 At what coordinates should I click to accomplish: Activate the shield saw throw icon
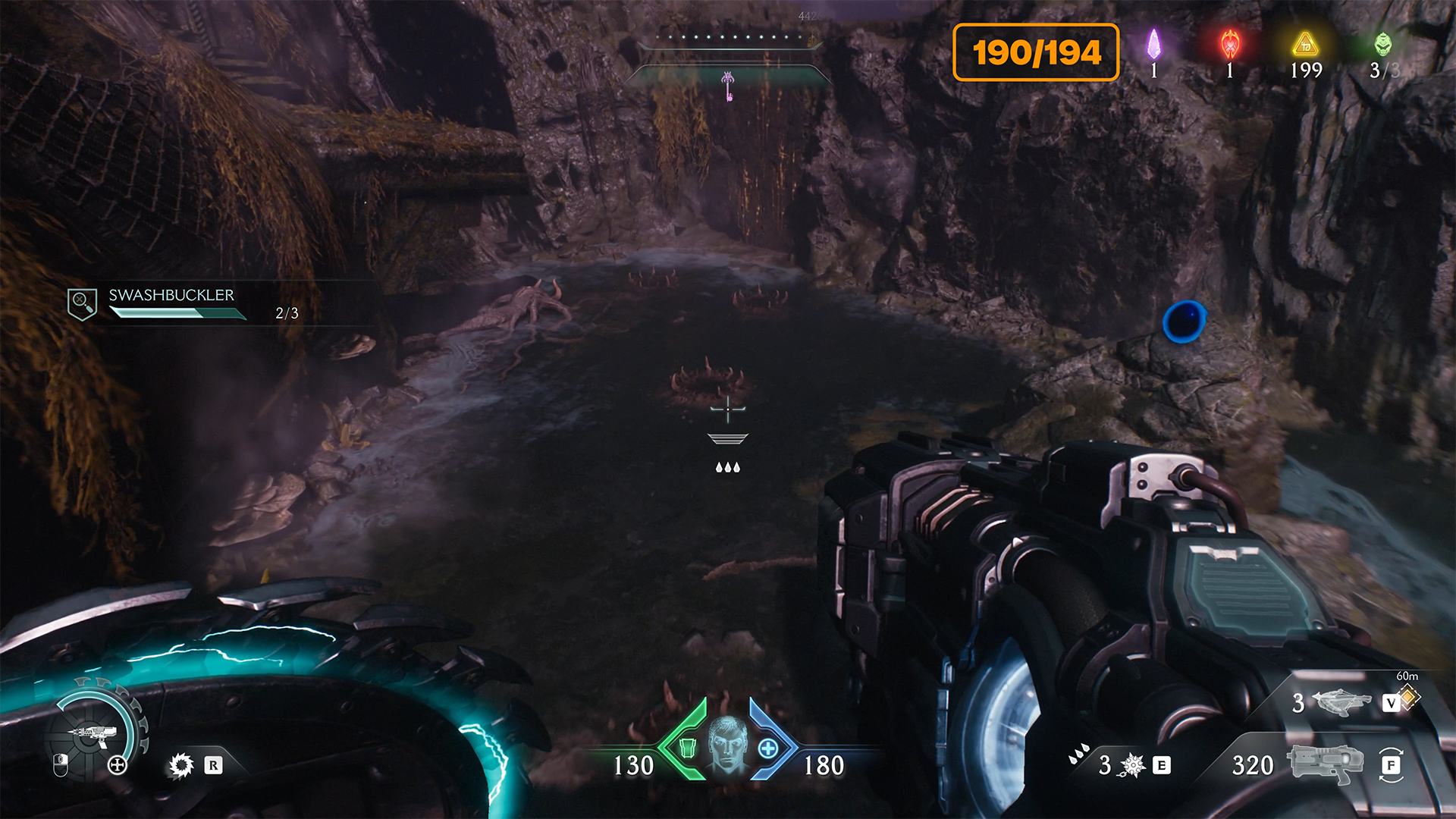181,765
